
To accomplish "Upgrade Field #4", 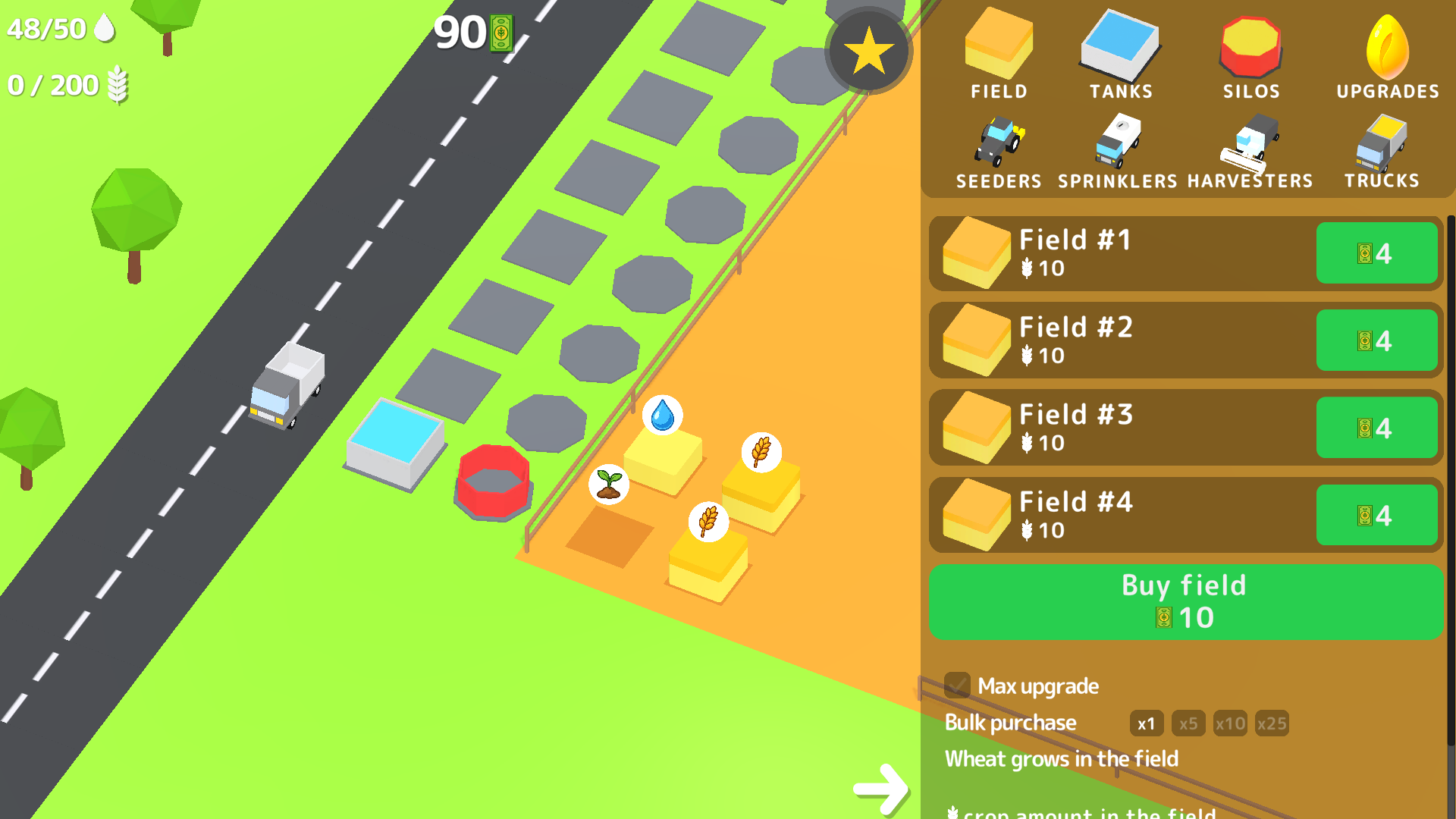I will [x=1376, y=515].
